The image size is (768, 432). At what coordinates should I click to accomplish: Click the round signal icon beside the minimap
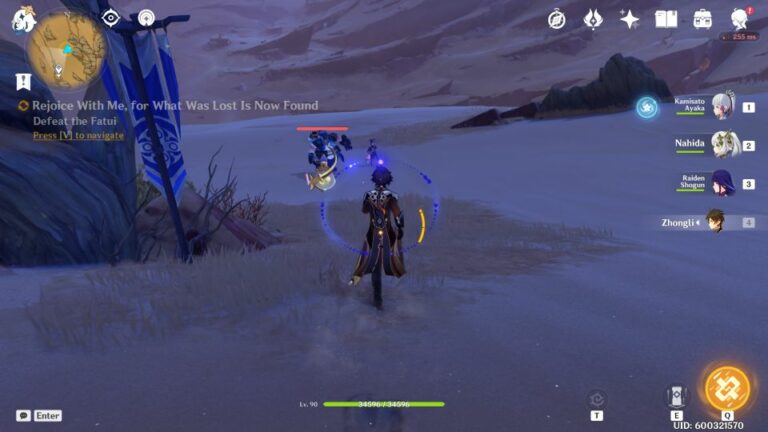146,17
